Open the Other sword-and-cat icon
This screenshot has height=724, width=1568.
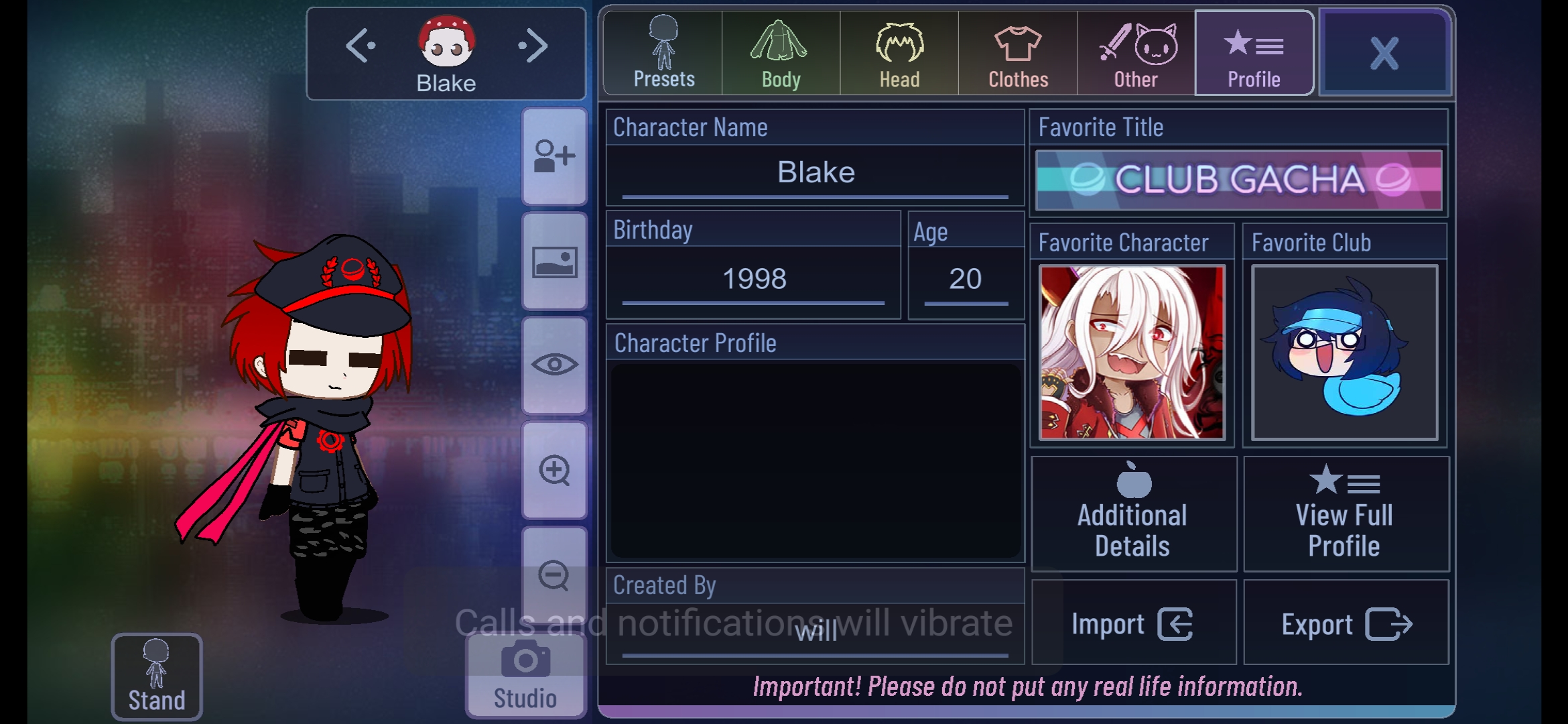point(1134,50)
